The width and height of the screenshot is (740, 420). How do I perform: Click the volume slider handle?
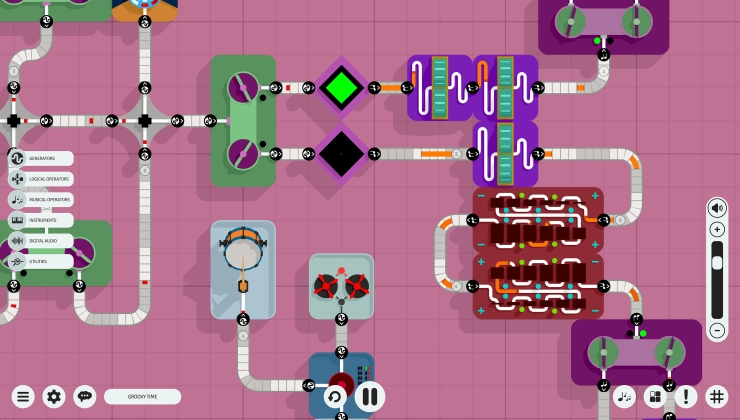pyautogui.click(x=717, y=263)
